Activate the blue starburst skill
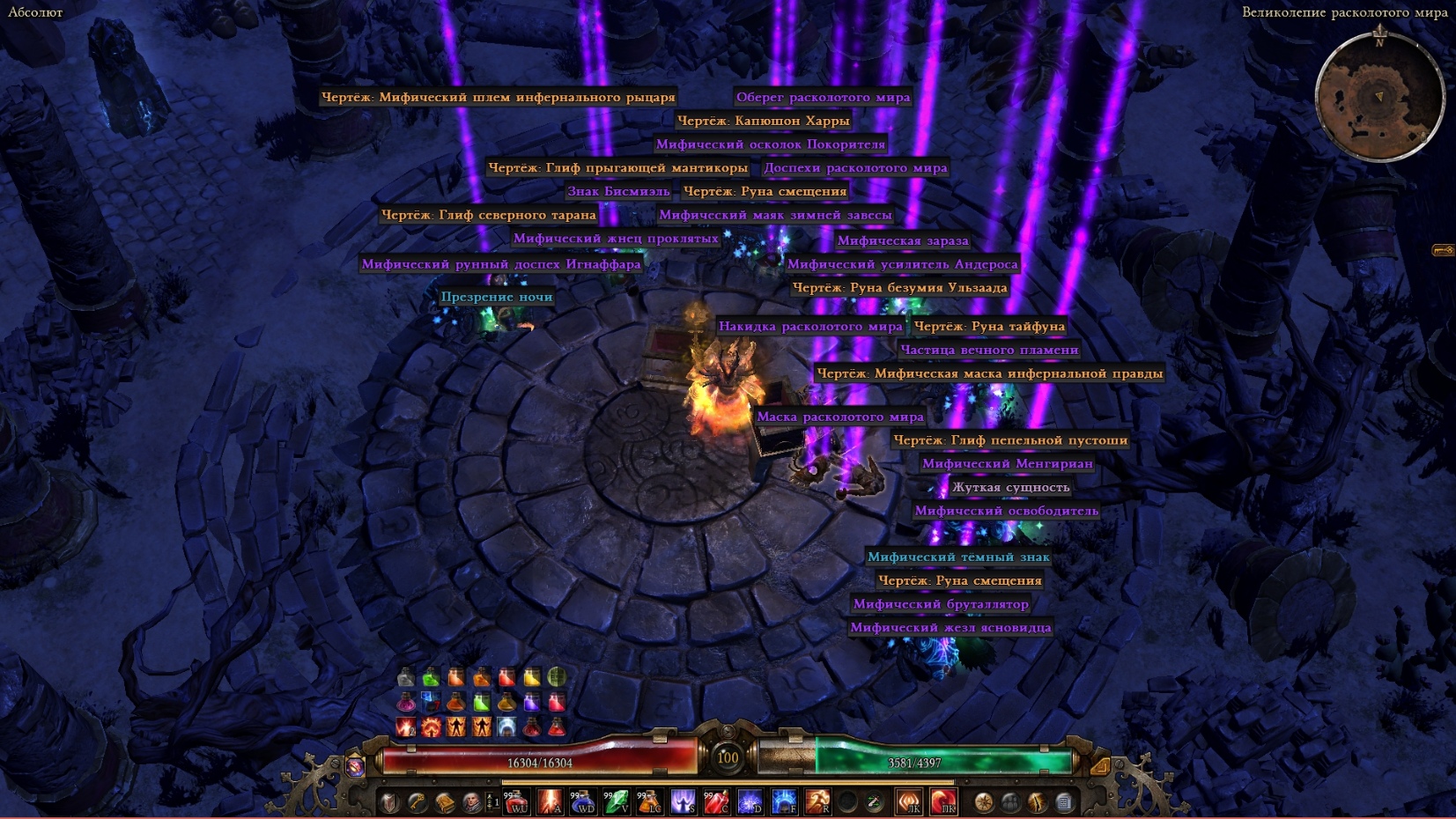 tap(750, 801)
